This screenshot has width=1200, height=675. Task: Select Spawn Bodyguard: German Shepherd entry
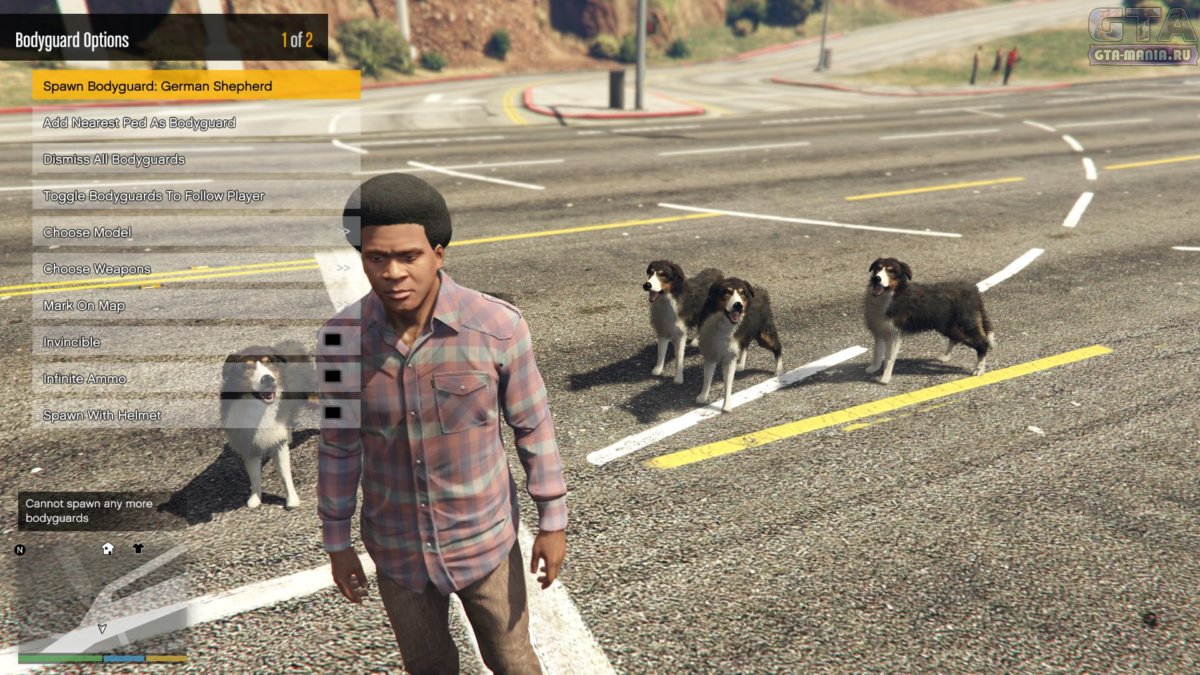tap(196, 86)
